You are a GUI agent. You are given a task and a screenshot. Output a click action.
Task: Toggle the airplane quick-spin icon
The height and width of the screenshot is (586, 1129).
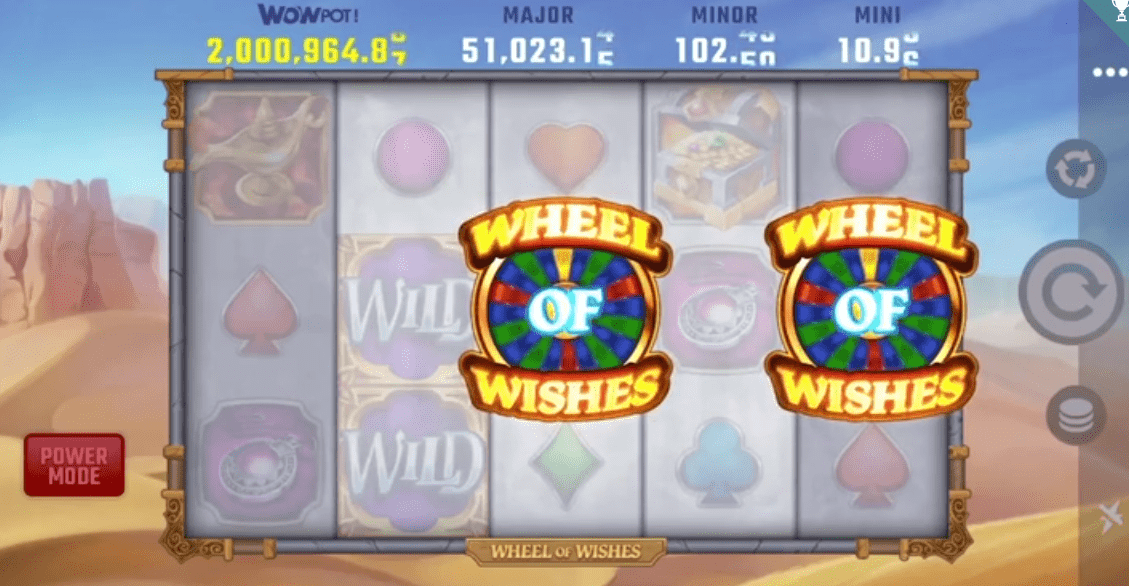tap(1109, 519)
